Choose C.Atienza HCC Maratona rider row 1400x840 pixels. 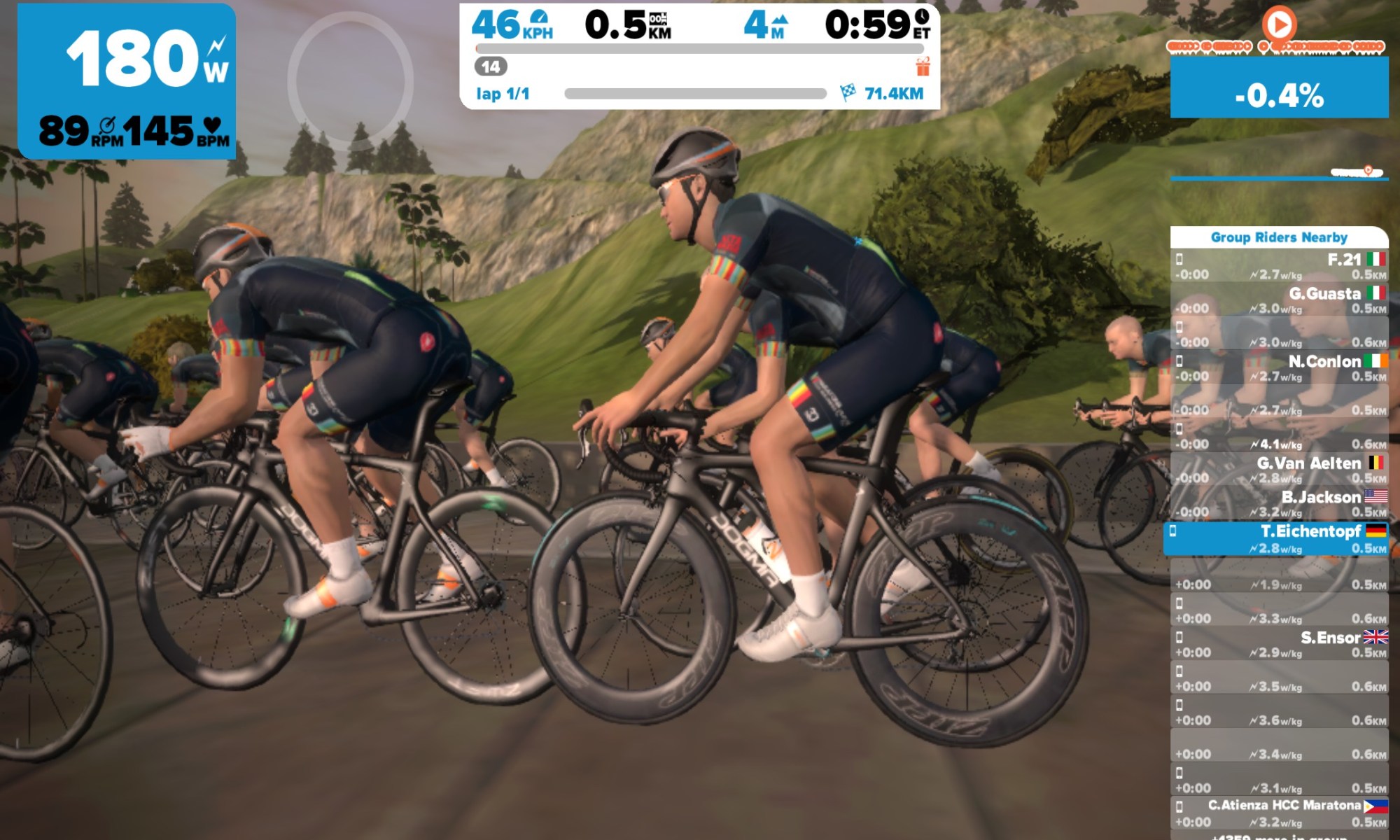(x=1279, y=813)
